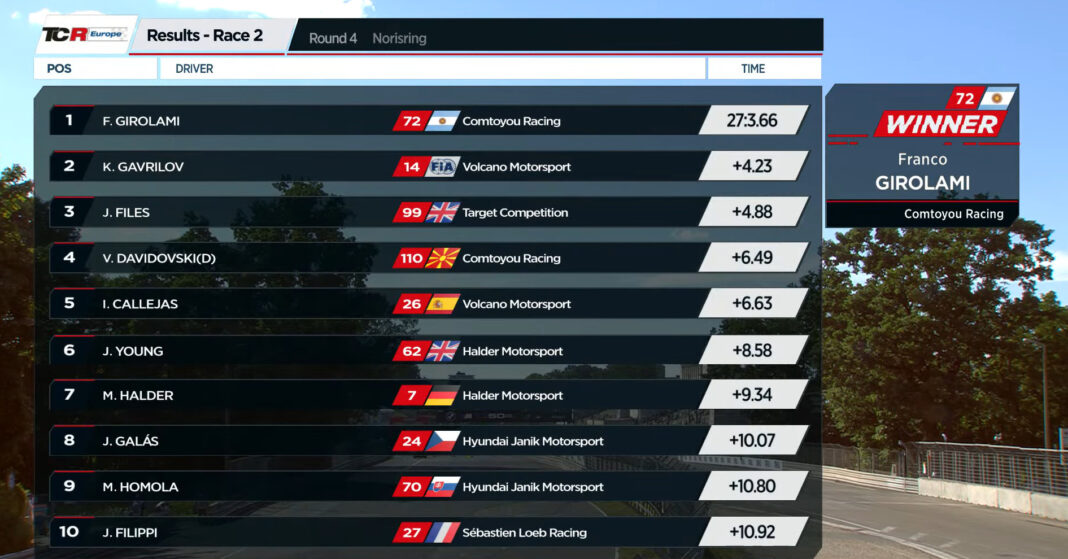
Task: Open the Franco Girolami winner card
Action: (x=923, y=156)
